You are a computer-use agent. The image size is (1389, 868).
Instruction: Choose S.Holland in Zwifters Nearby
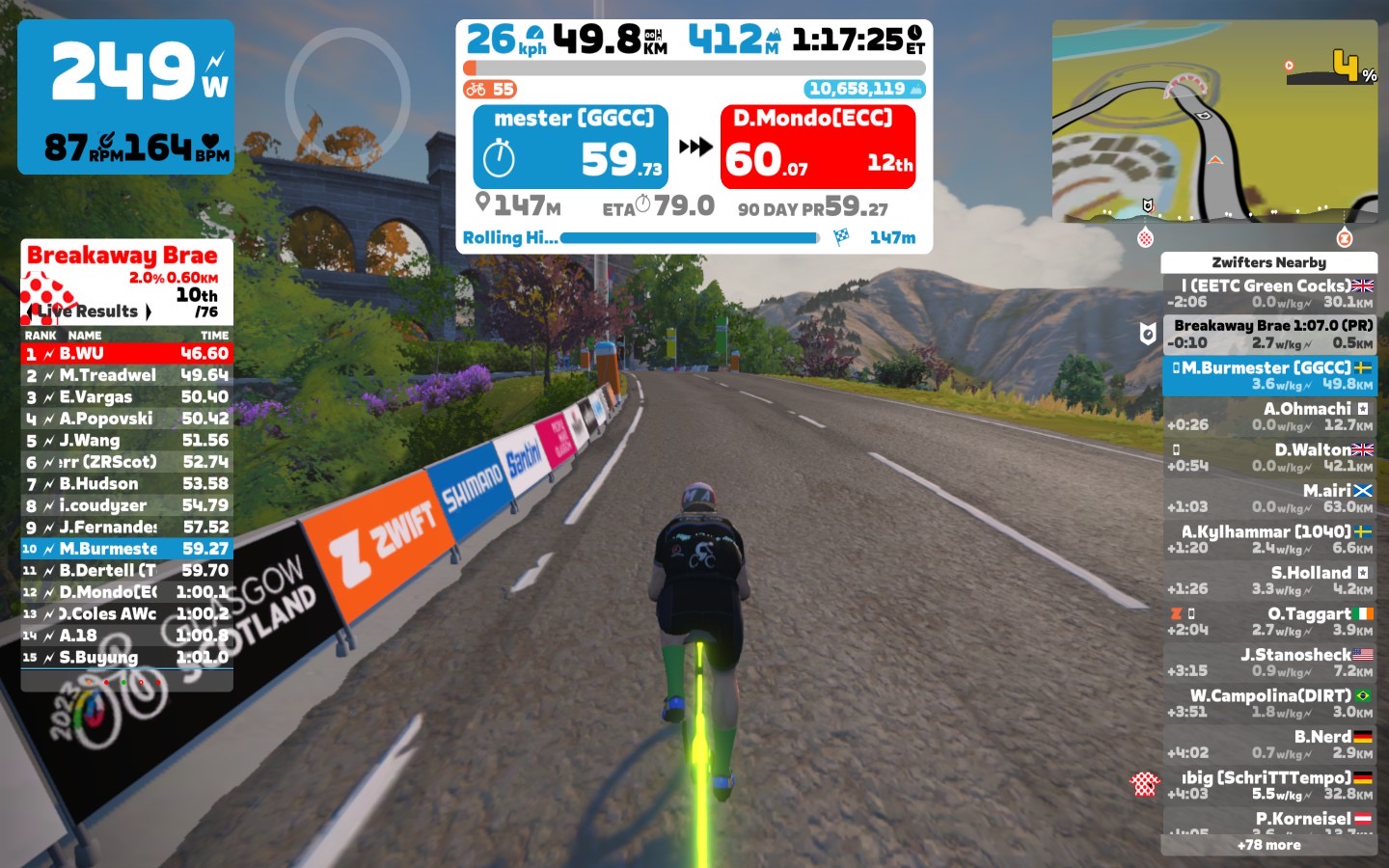[1268, 581]
